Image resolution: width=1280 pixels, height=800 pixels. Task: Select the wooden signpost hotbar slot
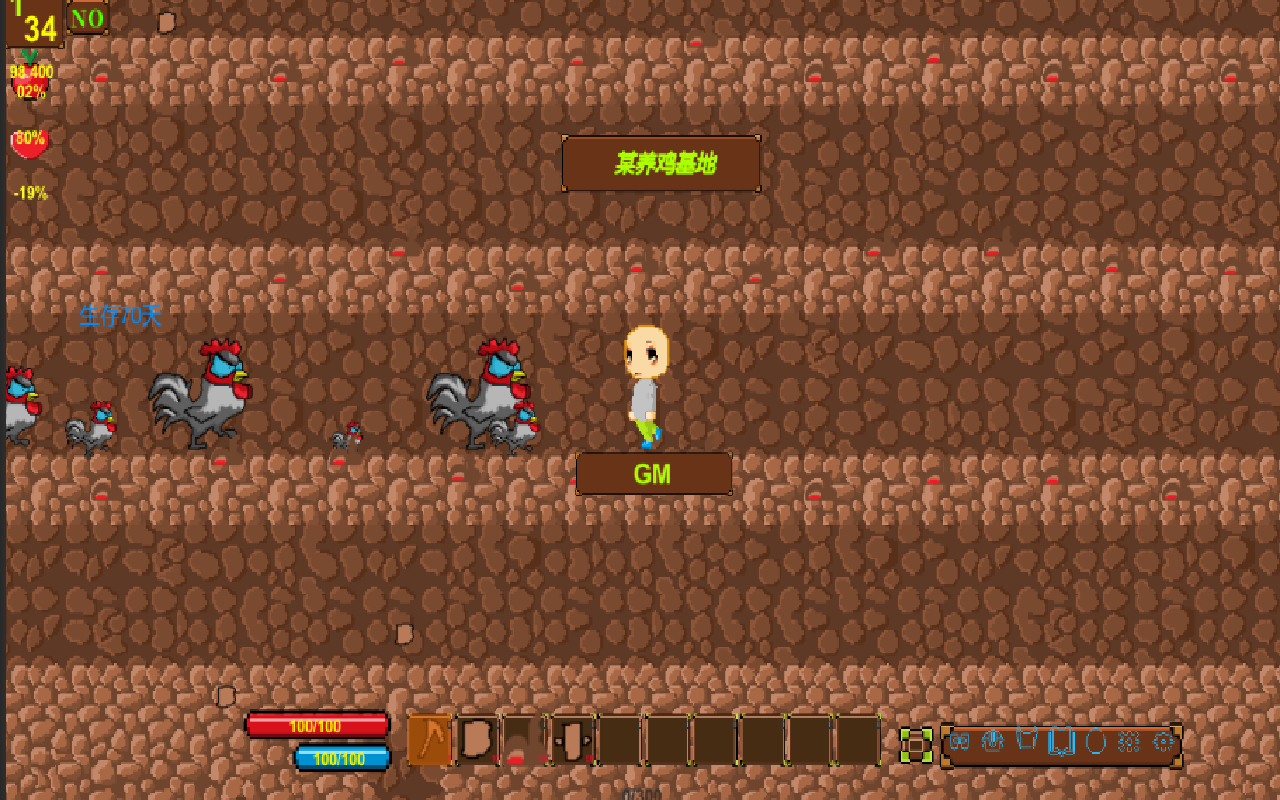(x=573, y=741)
